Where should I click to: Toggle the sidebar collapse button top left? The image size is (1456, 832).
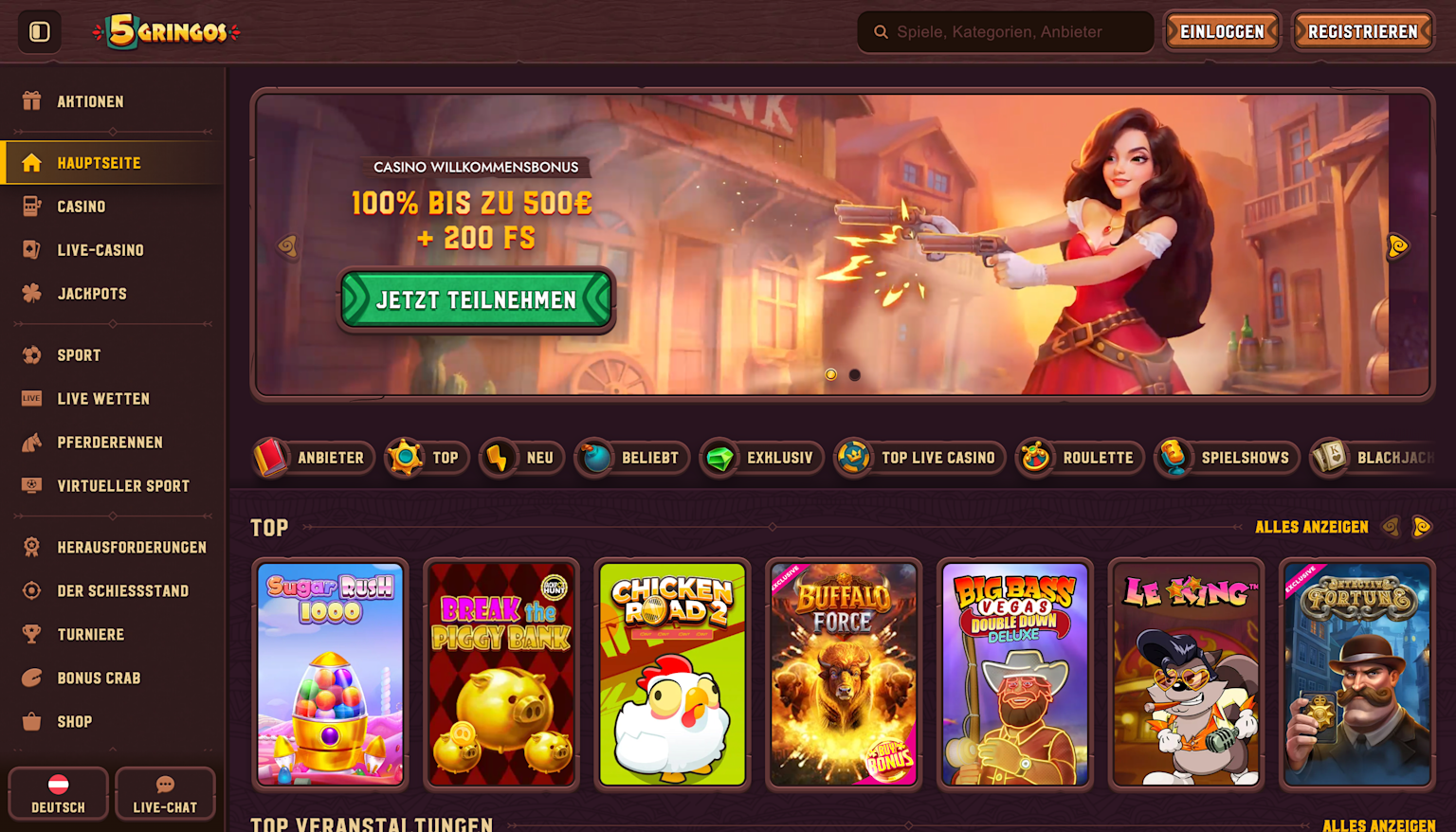[39, 30]
